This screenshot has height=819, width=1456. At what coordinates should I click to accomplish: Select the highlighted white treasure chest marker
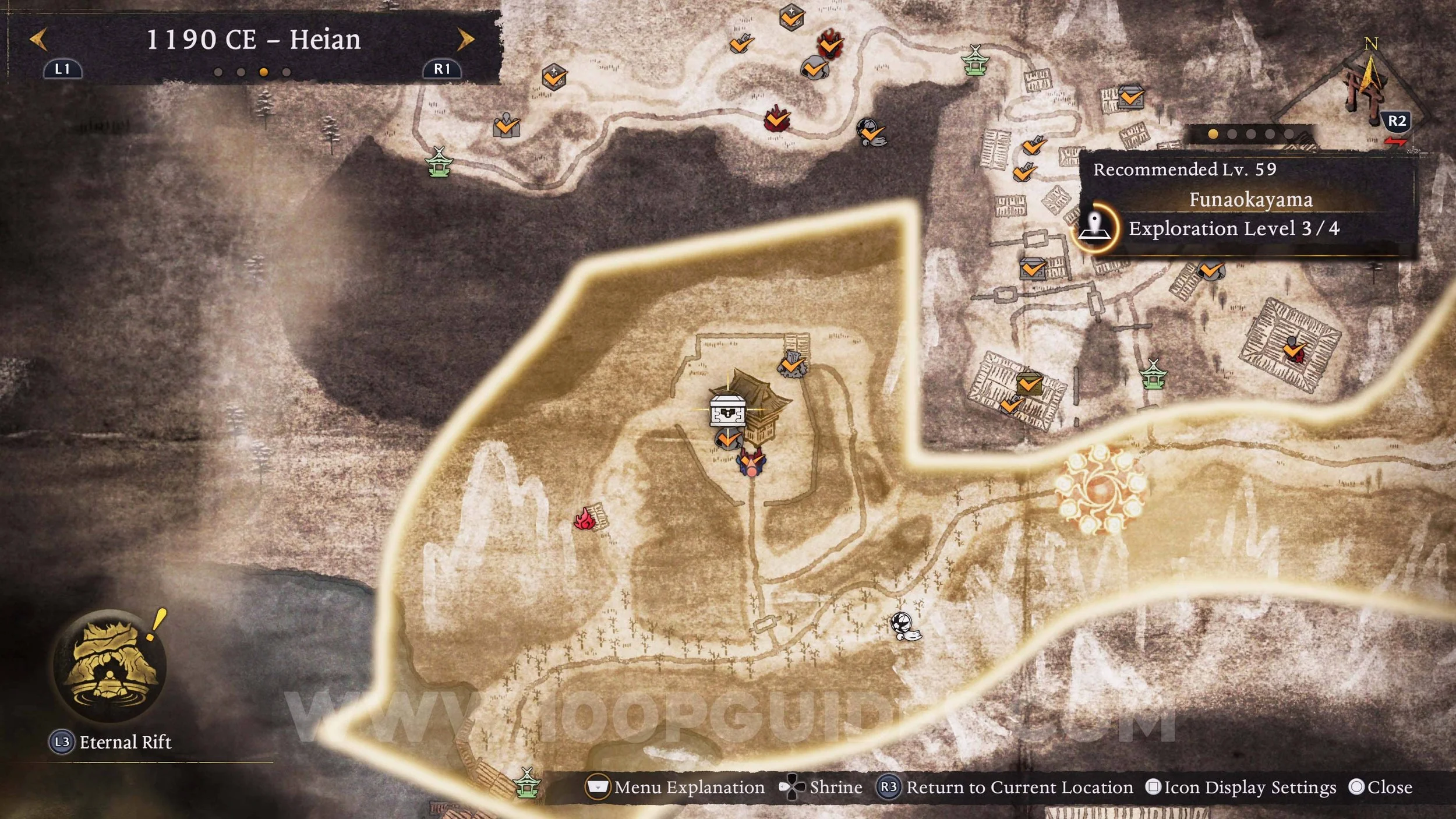[x=727, y=410]
